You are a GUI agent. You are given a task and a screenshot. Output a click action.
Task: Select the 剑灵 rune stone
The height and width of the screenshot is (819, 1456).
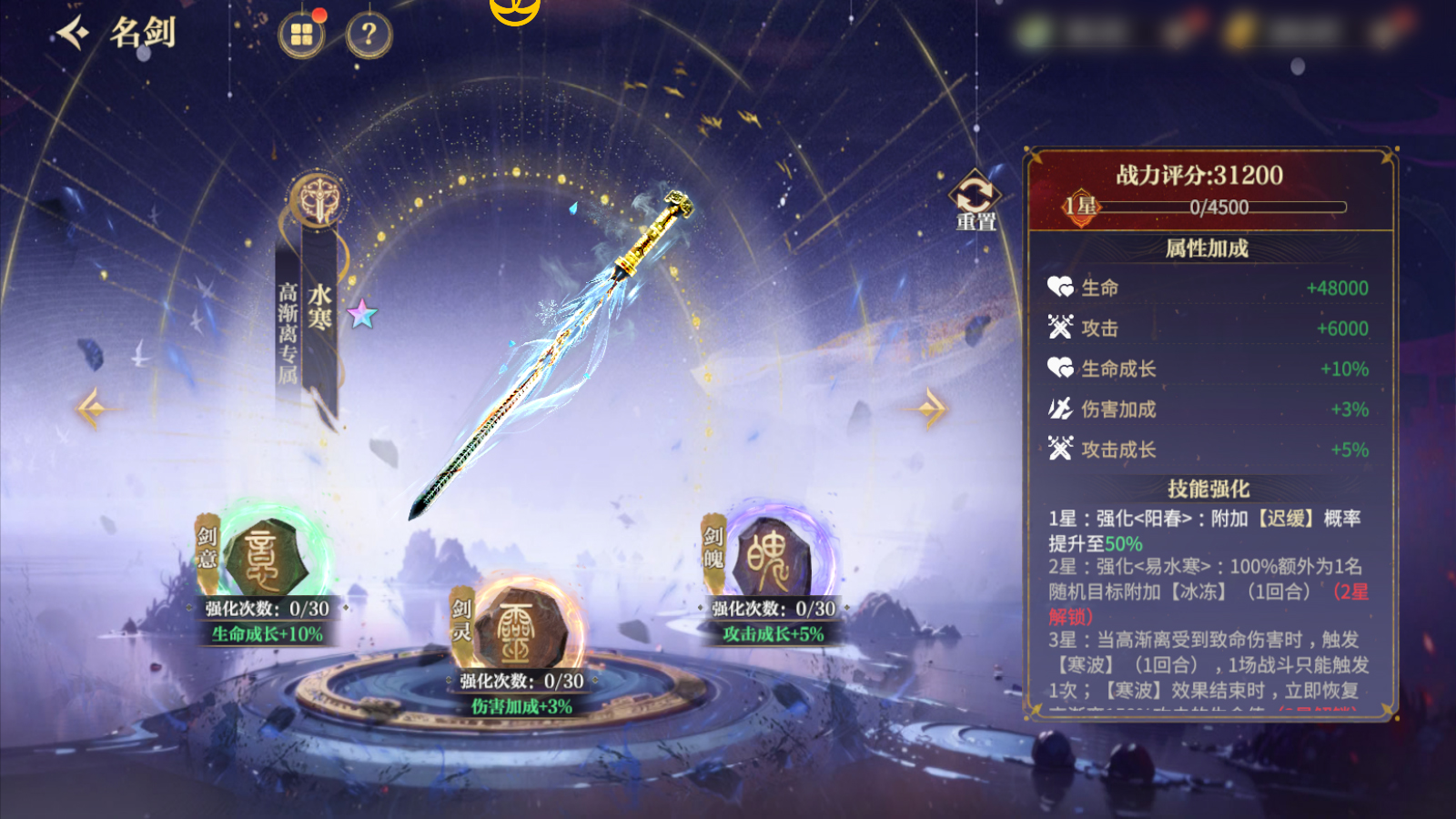coord(518,627)
